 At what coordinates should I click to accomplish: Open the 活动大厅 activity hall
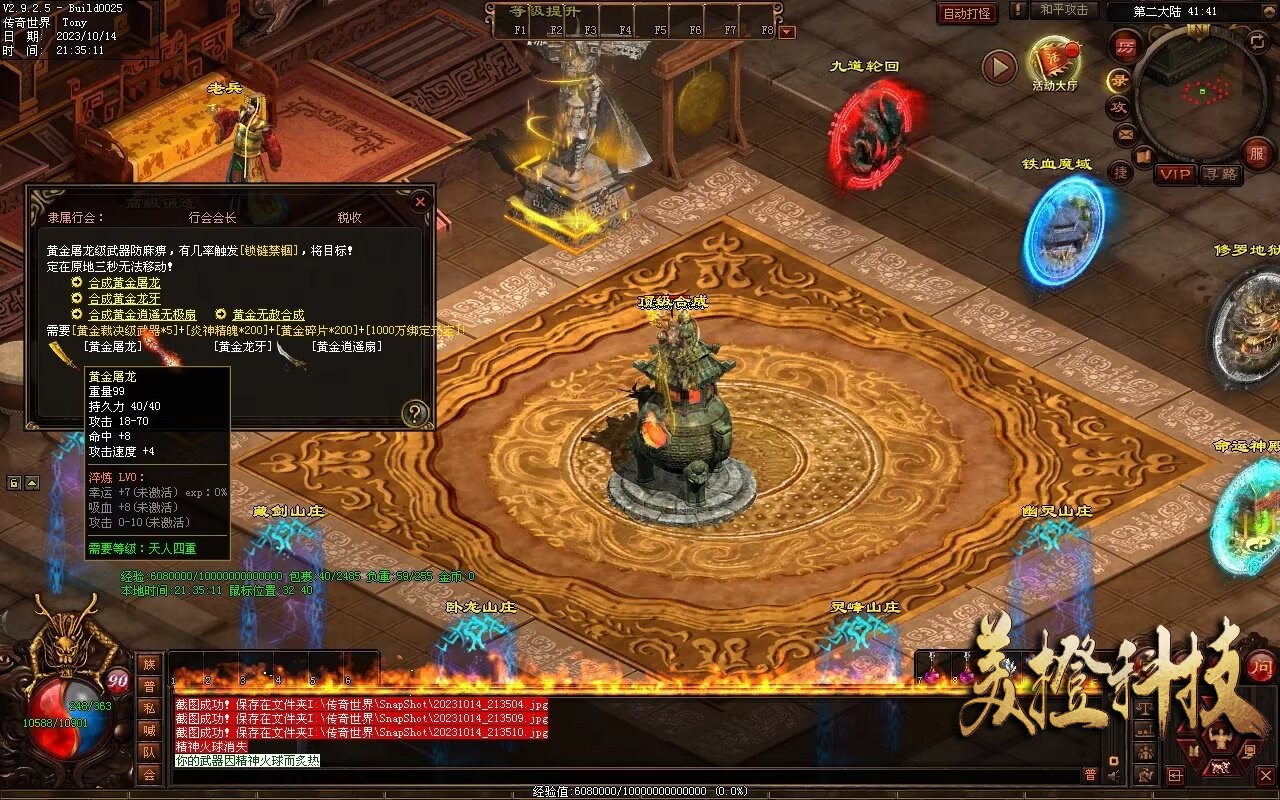[1054, 62]
